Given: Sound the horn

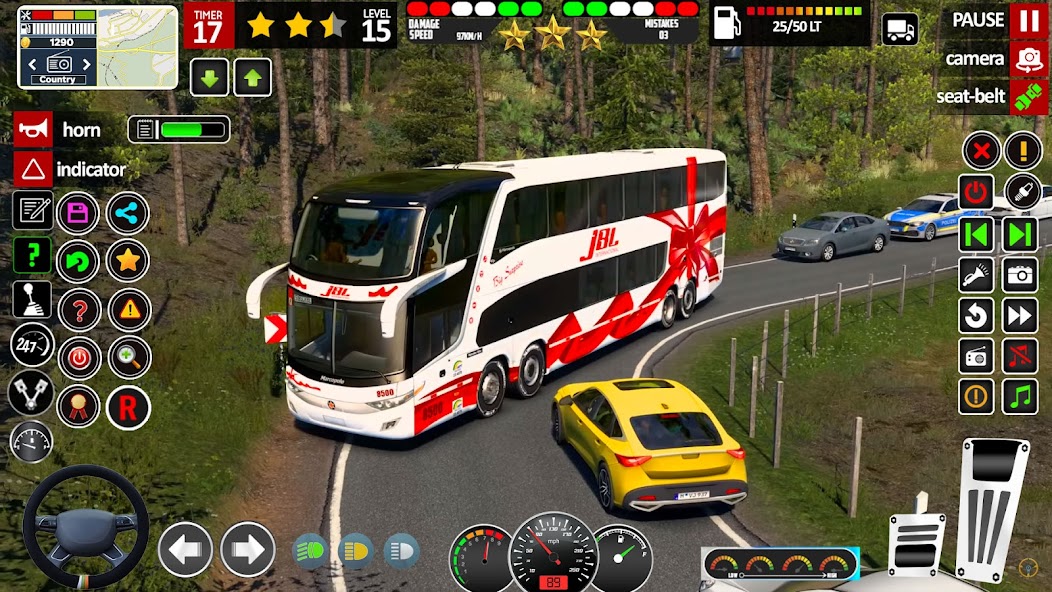Looking at the screenshot, I should 32,130.
